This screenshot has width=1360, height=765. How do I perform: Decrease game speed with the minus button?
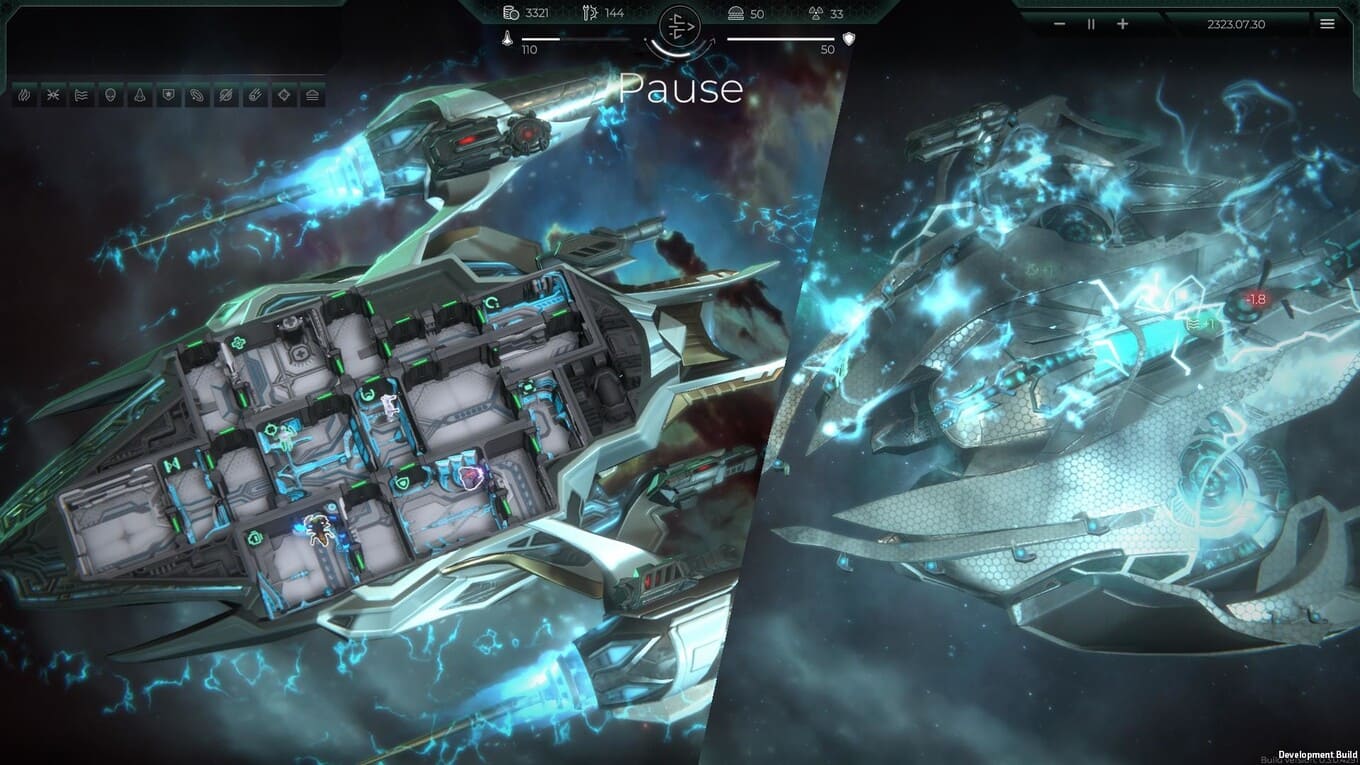click(1060, 24)
